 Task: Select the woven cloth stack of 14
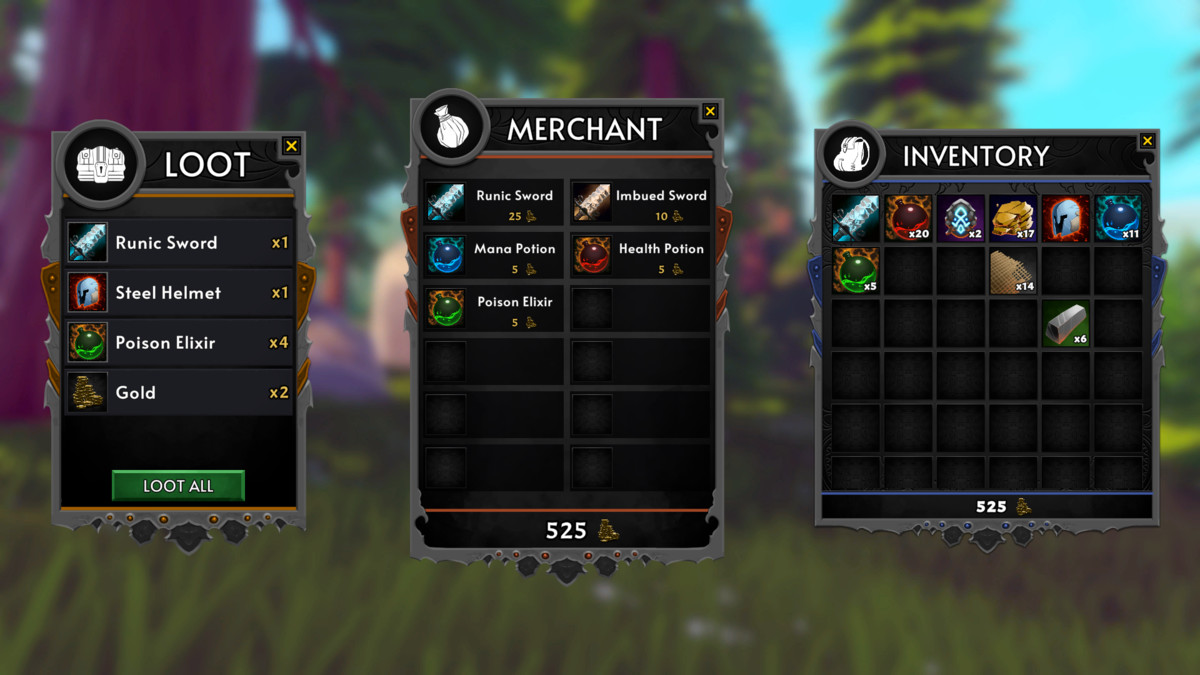coord(1012,272)
